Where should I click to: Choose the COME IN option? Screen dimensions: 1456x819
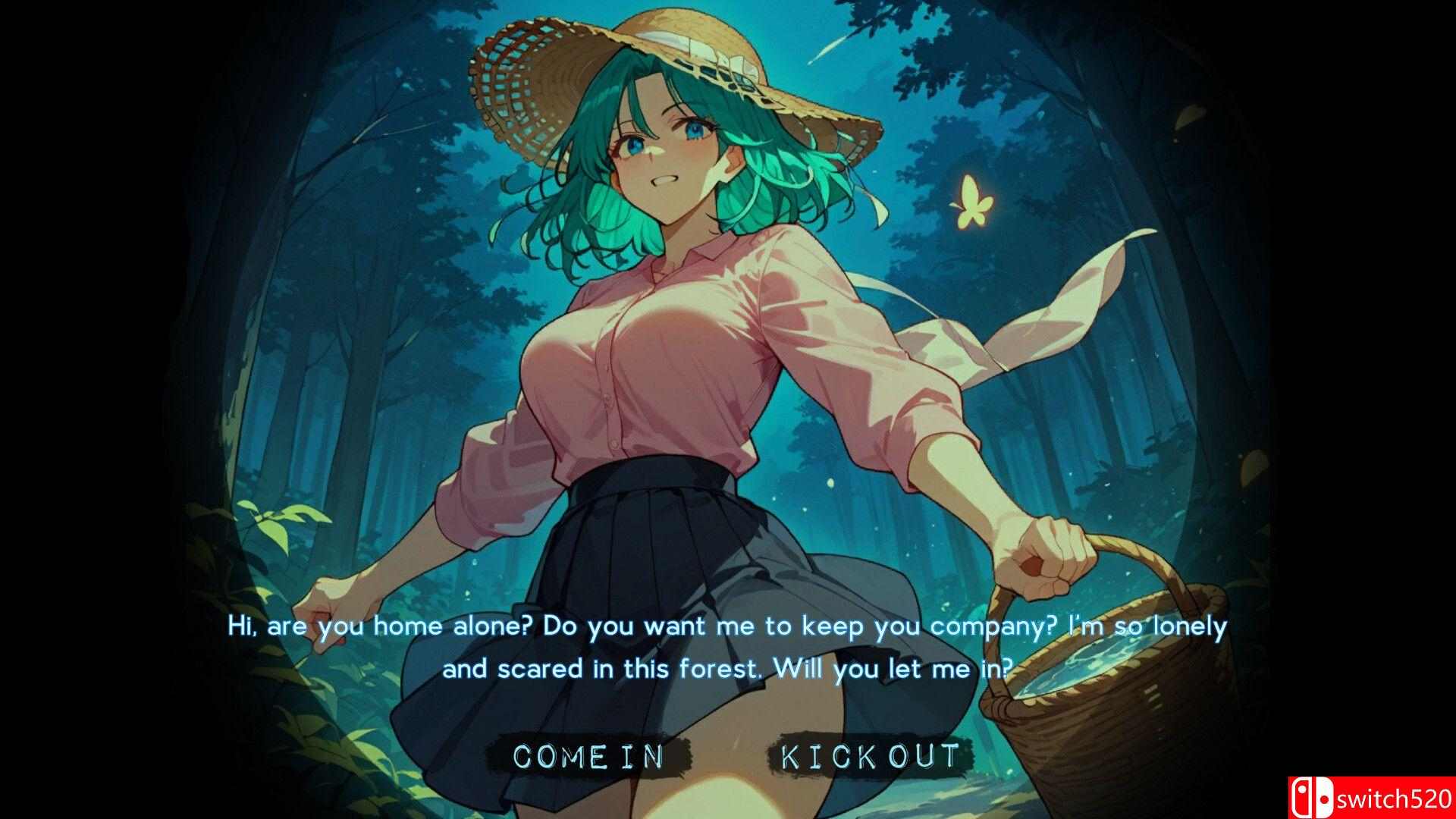[589, 755]
